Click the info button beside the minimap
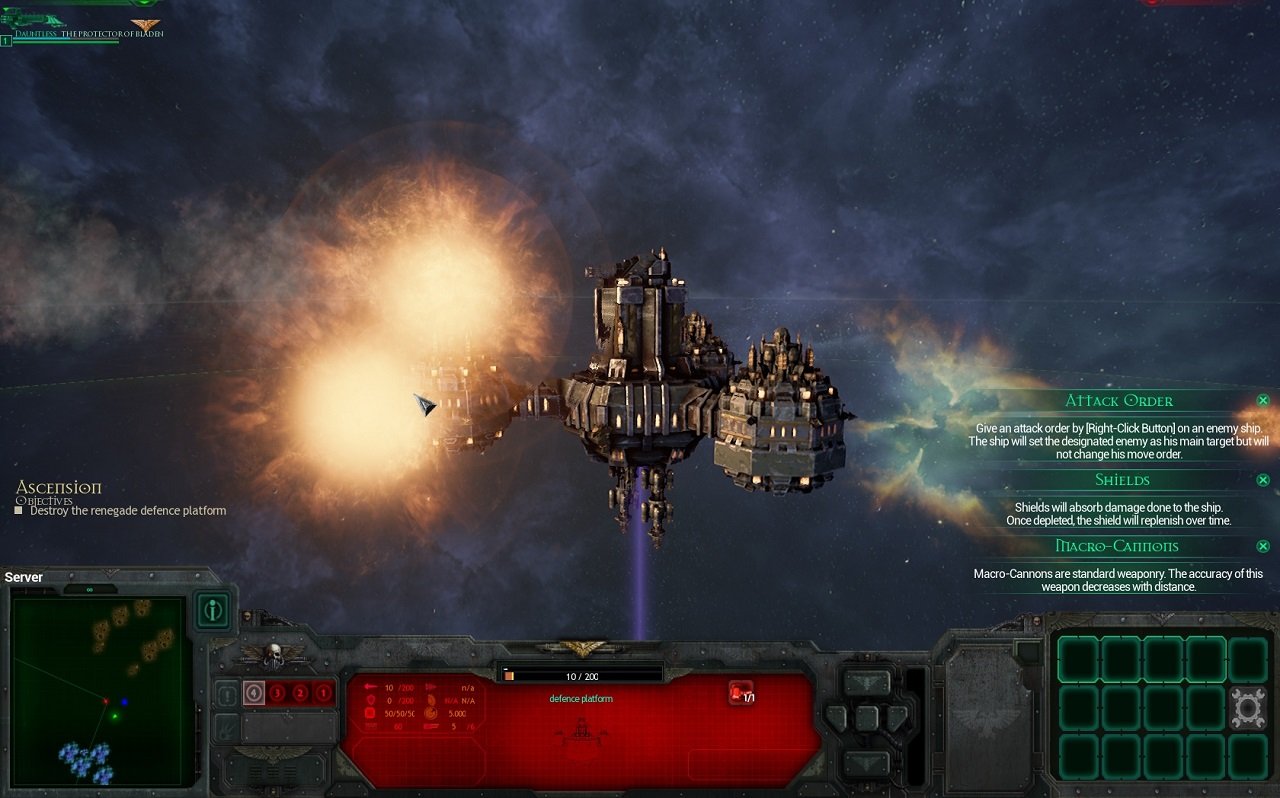The height and width of the screenshot is (798, 1280). [x=212, y=611]
